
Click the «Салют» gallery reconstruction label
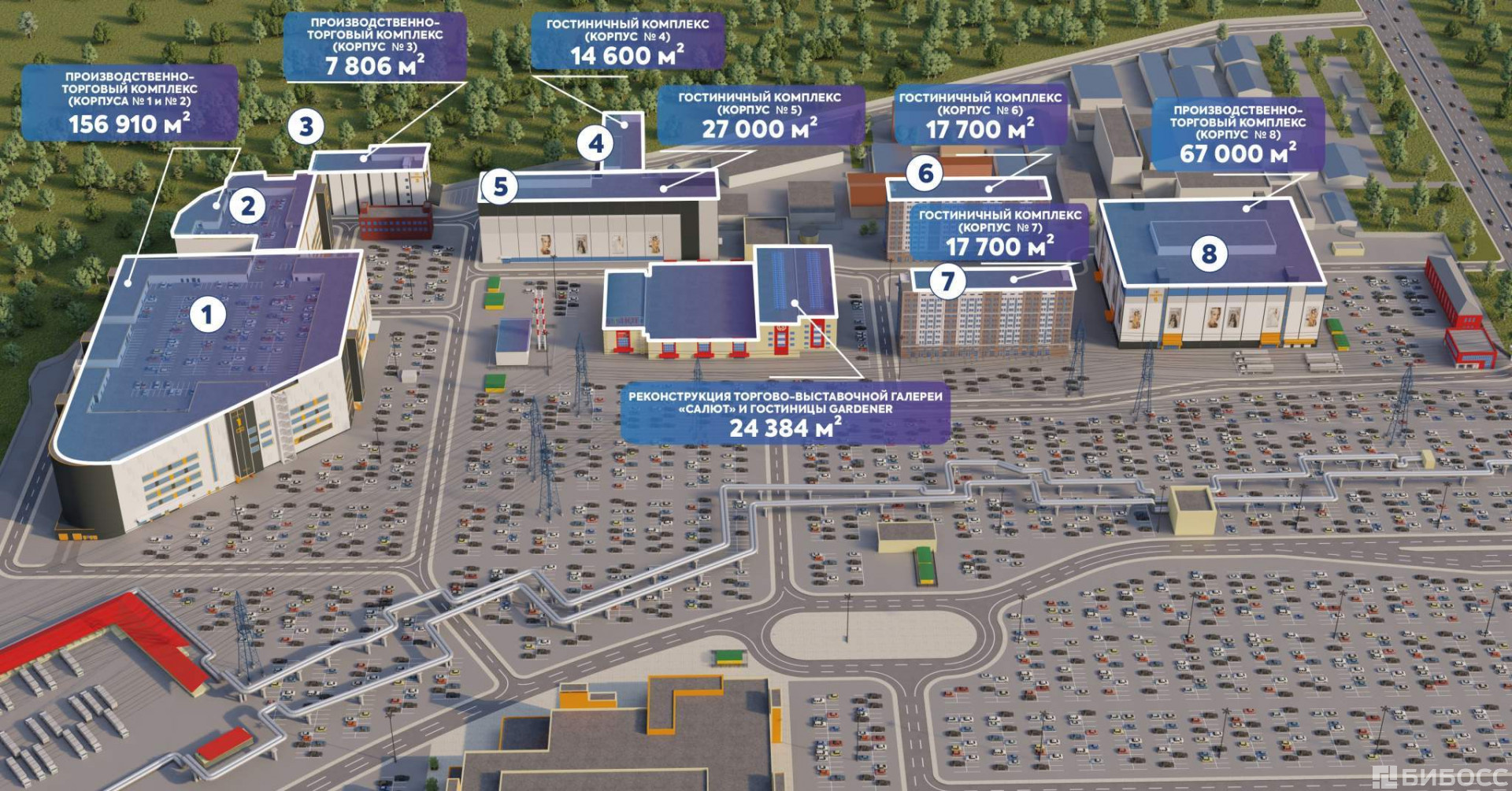pyautogui.click(x=784, y=414)
